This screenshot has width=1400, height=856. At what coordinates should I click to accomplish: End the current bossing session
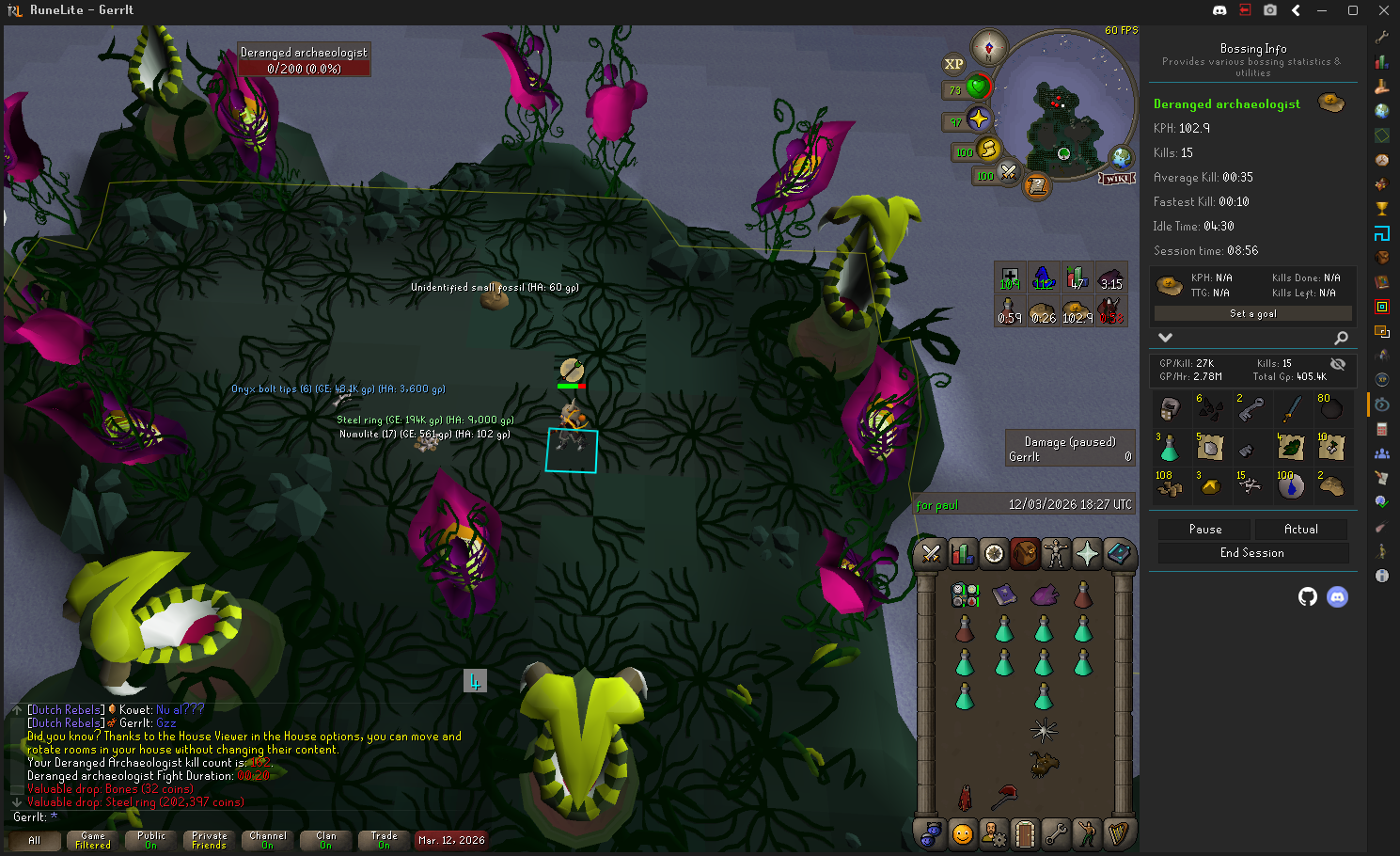1252,553
